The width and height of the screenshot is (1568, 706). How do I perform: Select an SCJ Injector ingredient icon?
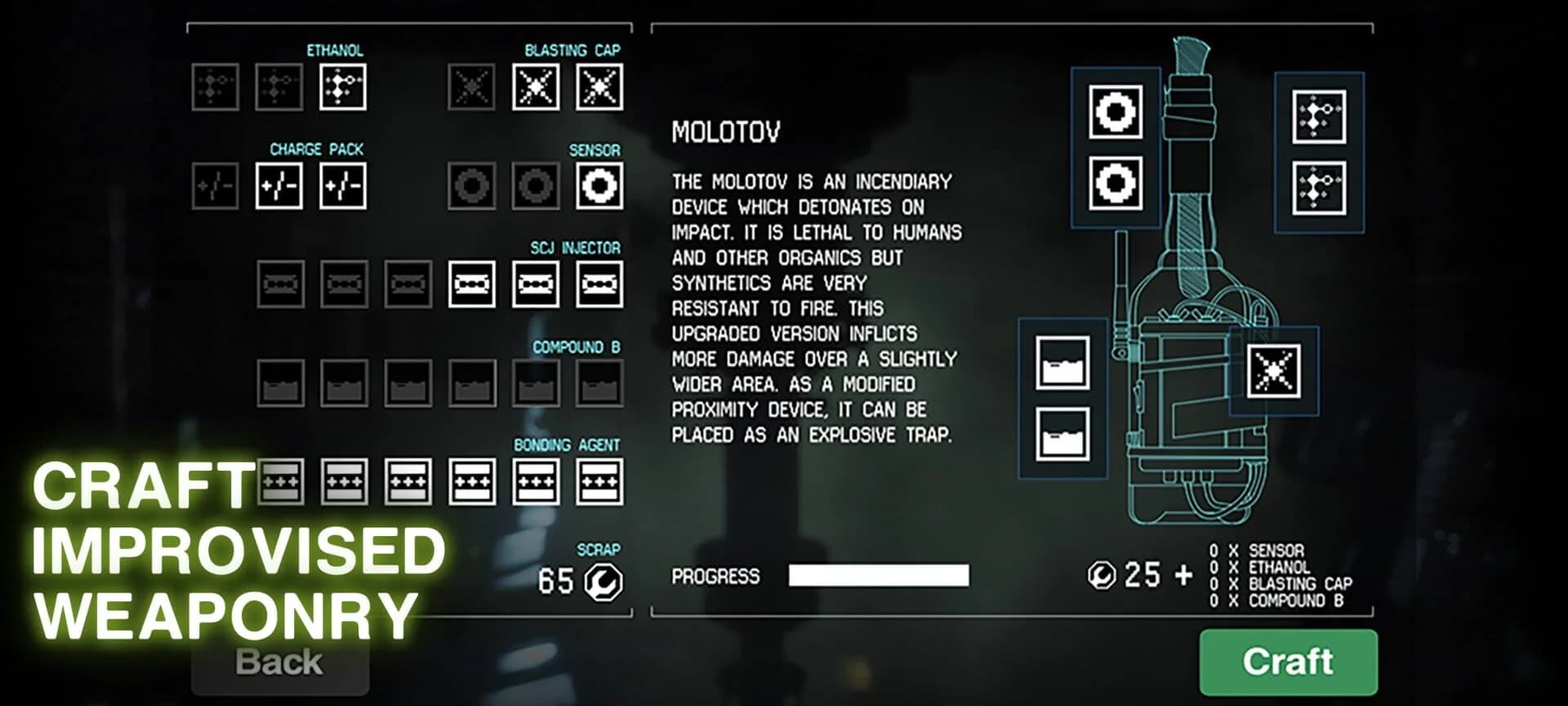point(536,284)
